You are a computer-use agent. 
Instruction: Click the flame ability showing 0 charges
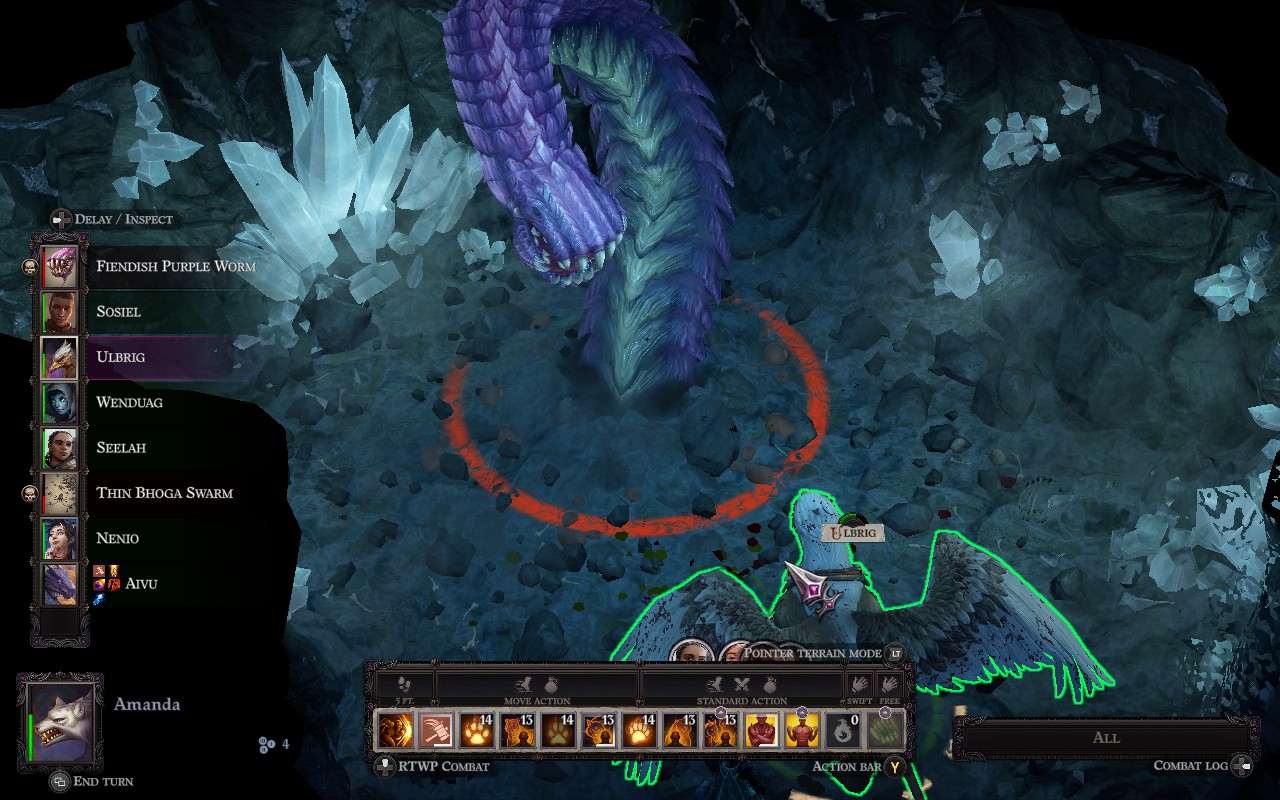click(x=843, y=730)
